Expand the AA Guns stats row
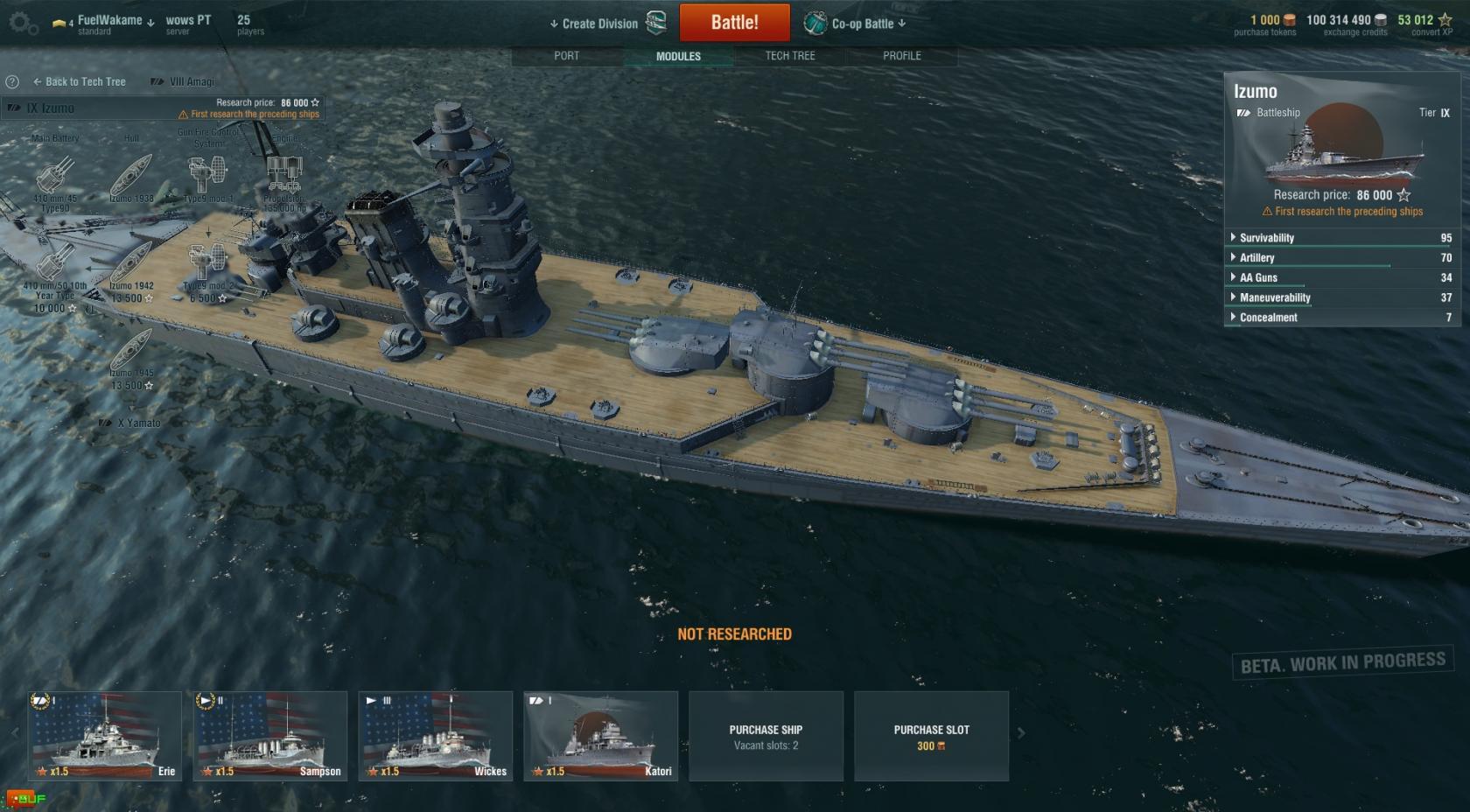1470x812 pixels. coord(1258,278)
